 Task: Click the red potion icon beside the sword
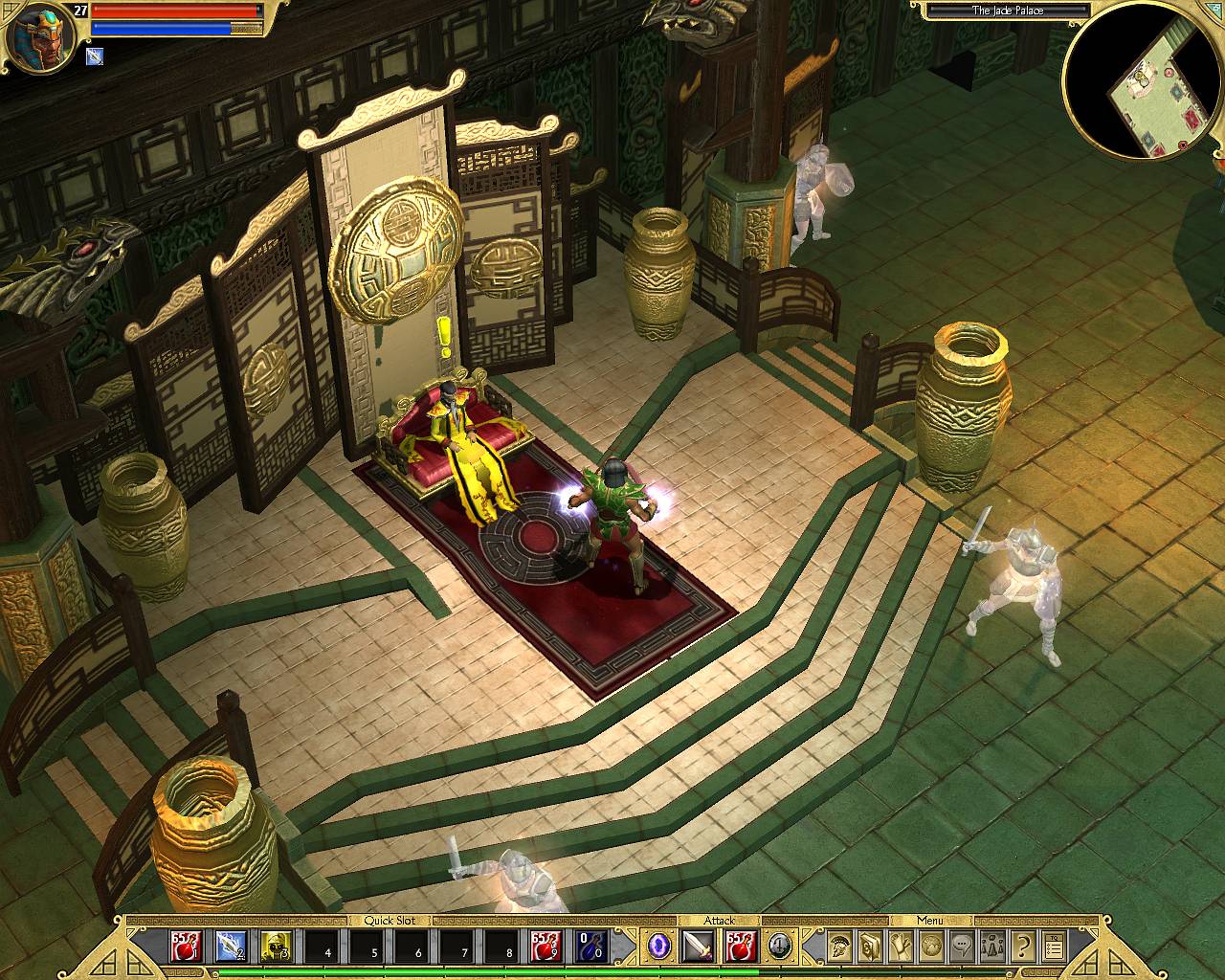pyautogui.click(x=740, y=947)
